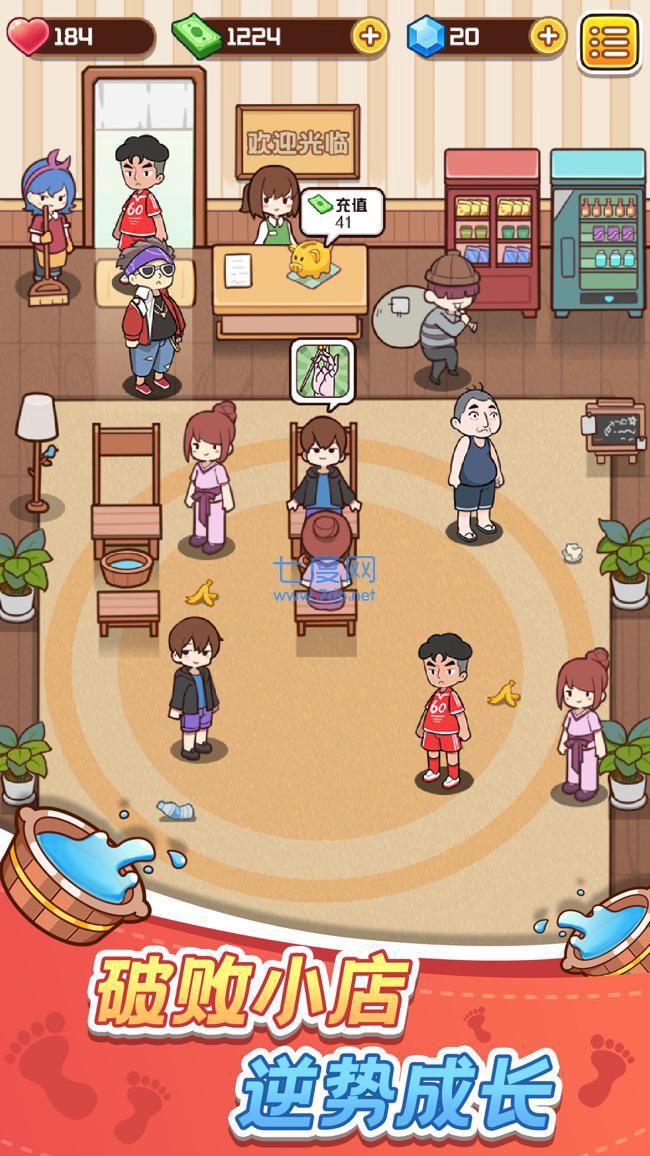Open the yellow list menu
The height and width of the screenshot is (1156, 650).
[x=609, y=42]
